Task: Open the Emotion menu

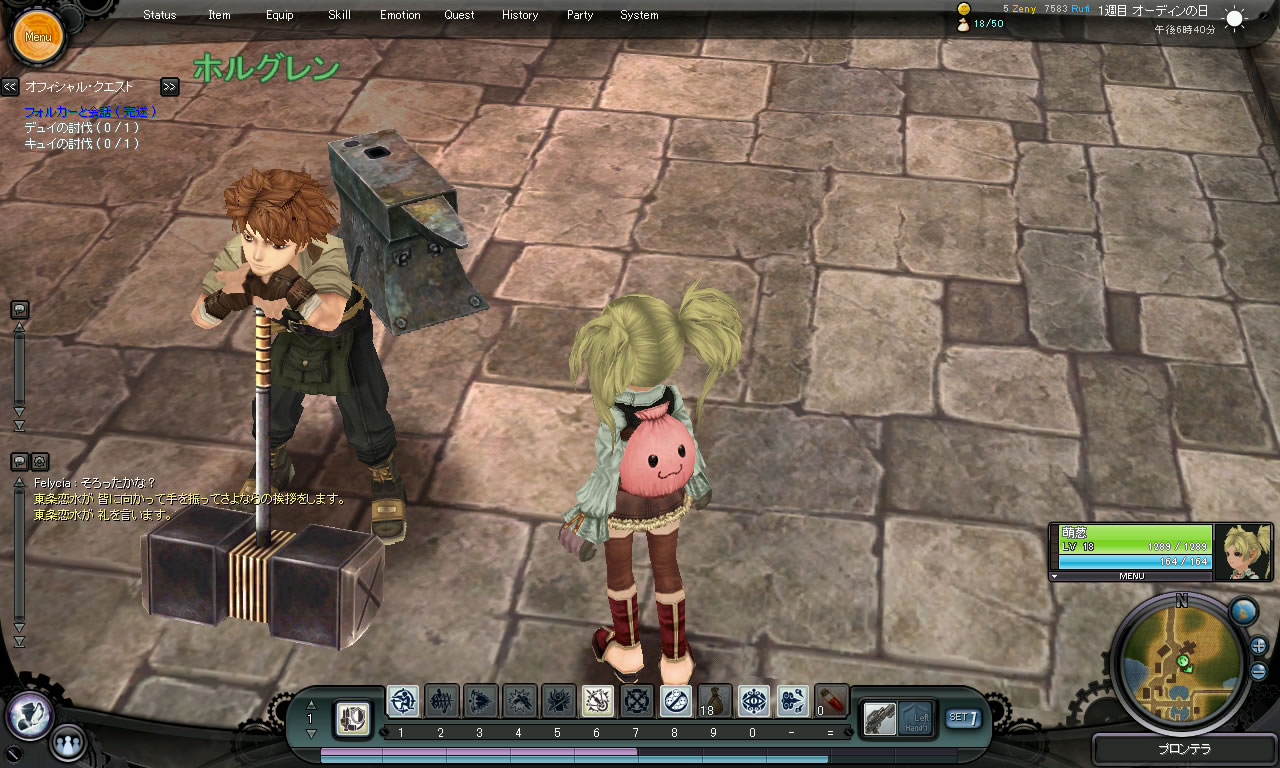Action: point(400,15)
